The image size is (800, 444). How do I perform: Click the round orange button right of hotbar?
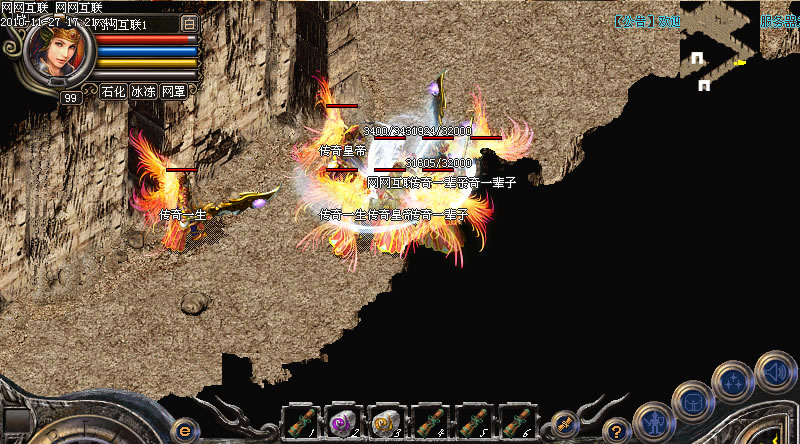[x=565, y=423]
